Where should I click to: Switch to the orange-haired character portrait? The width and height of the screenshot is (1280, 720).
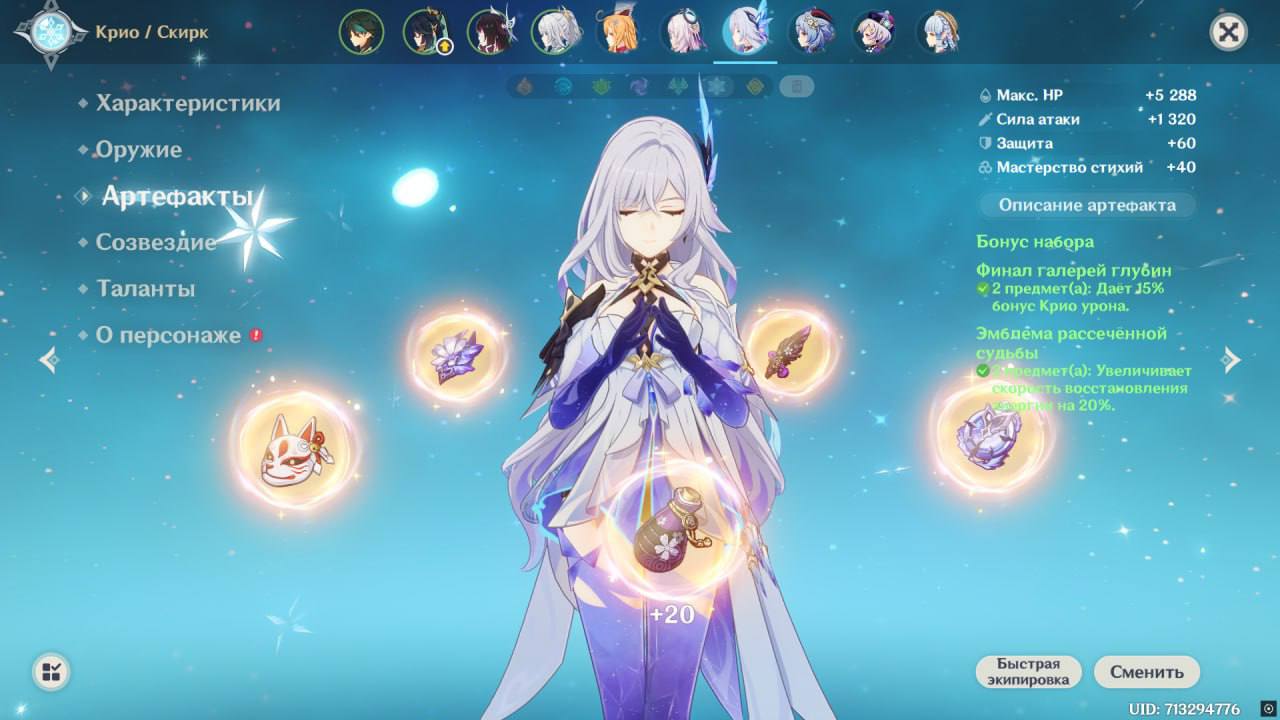(x=617, y=32)
